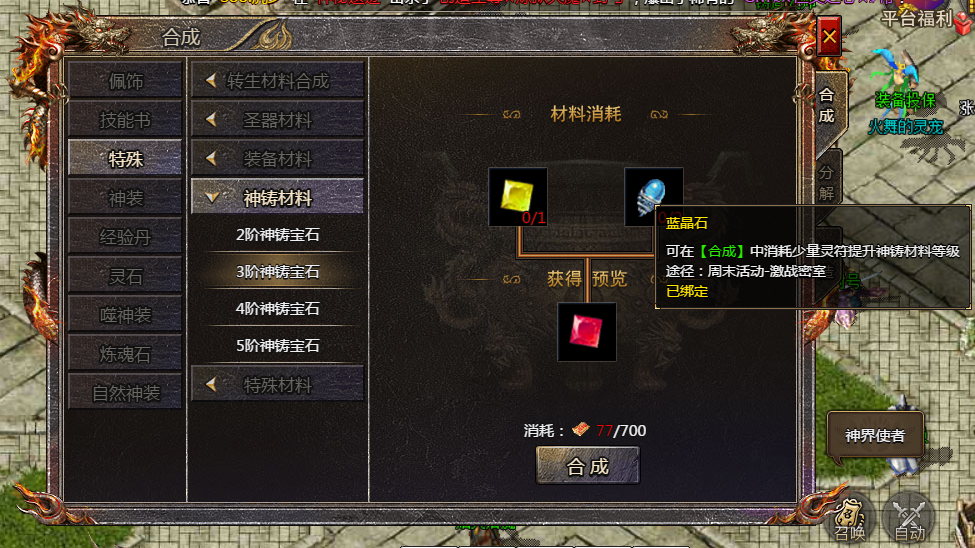
Task: Select the 灵石 category
Action: coord(125,276)
